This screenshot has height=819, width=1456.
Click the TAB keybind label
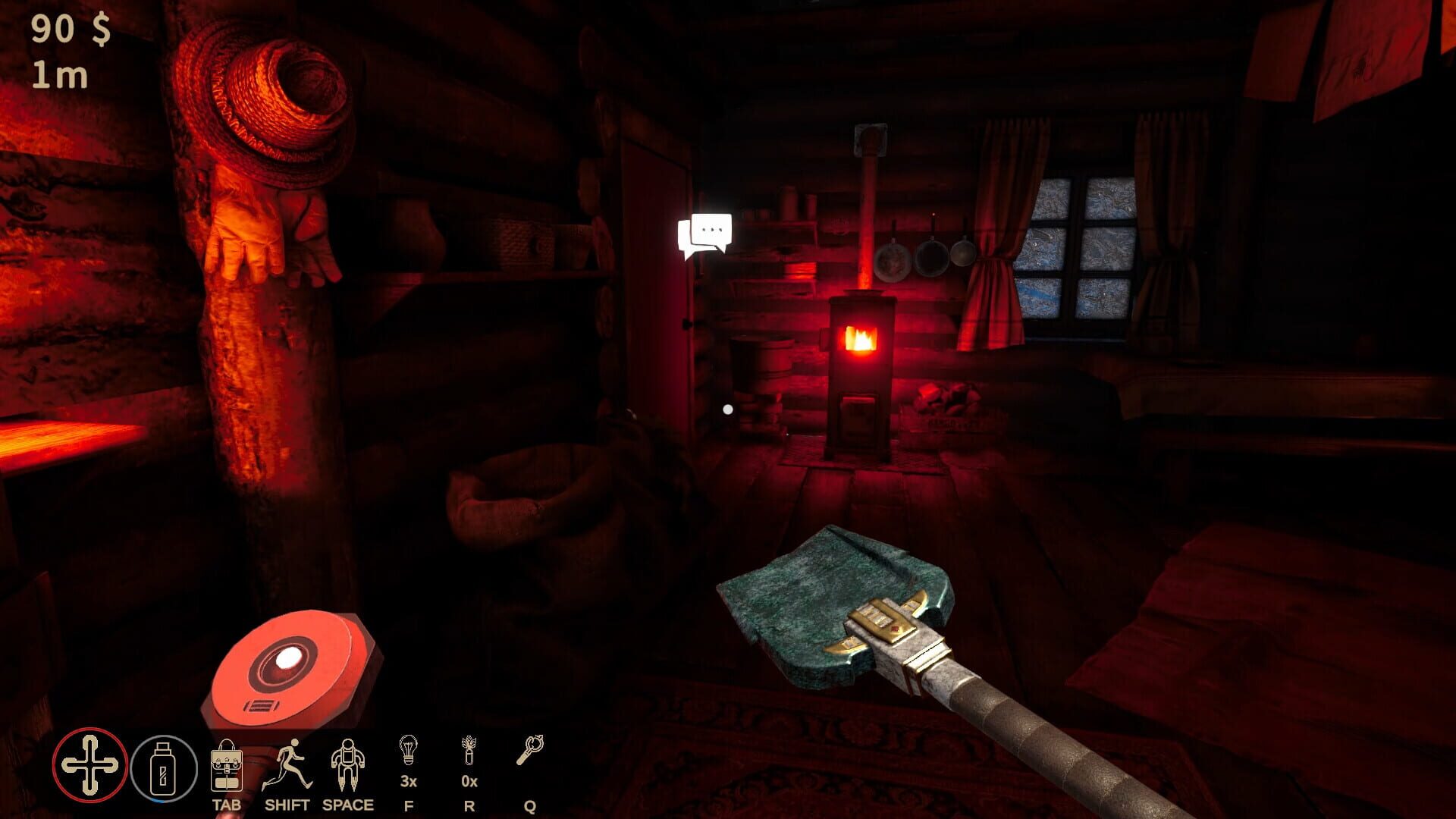[x=227, y=805]
